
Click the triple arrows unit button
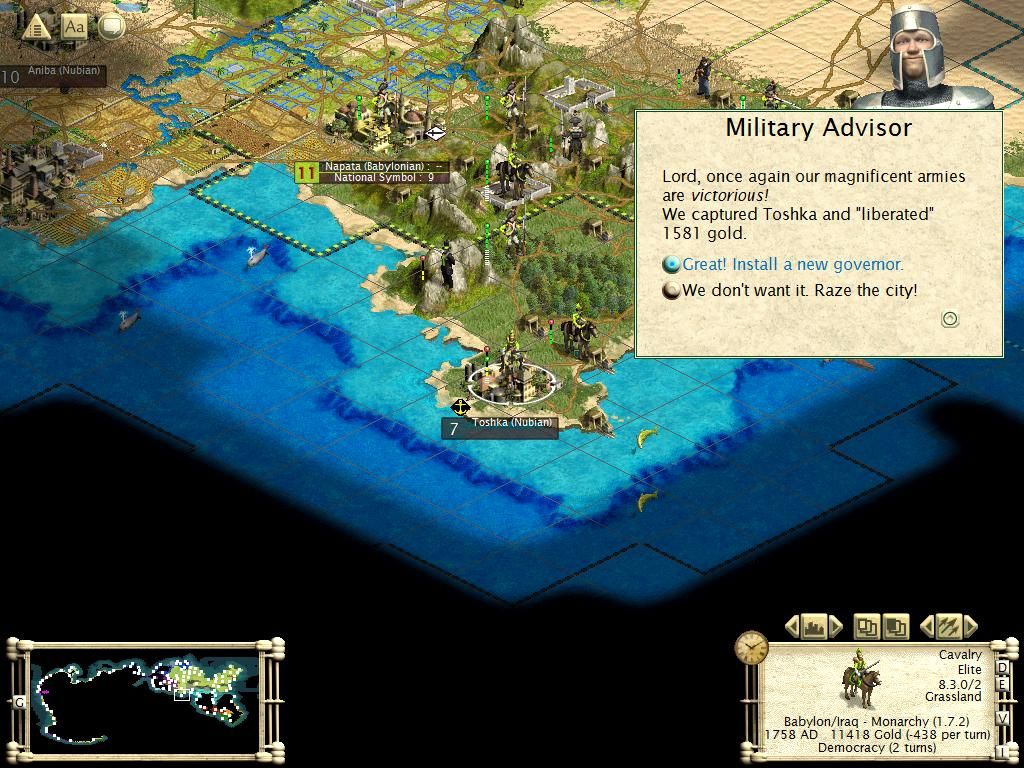(x=947, y=627)
